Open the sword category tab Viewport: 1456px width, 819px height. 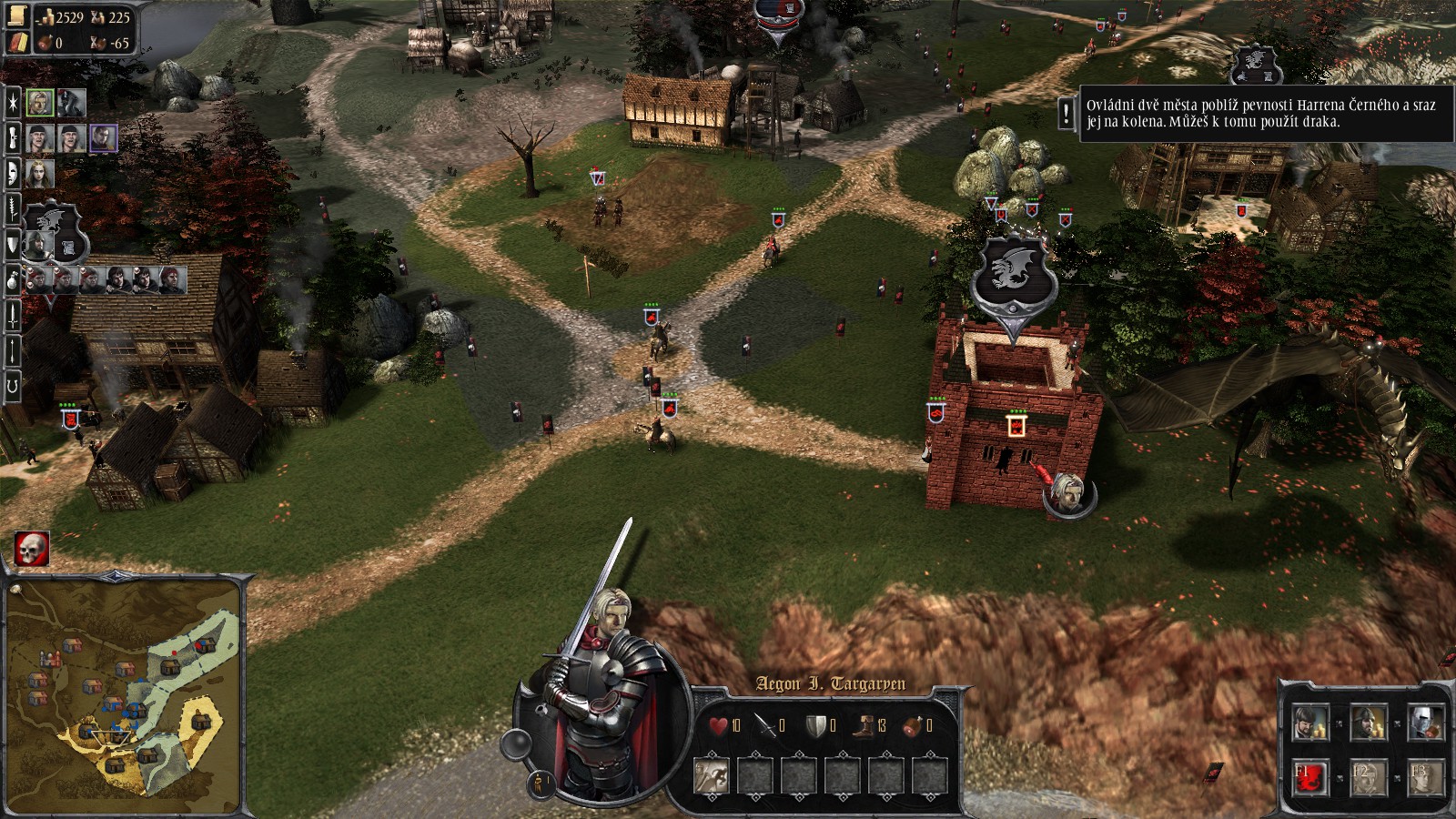13,315
